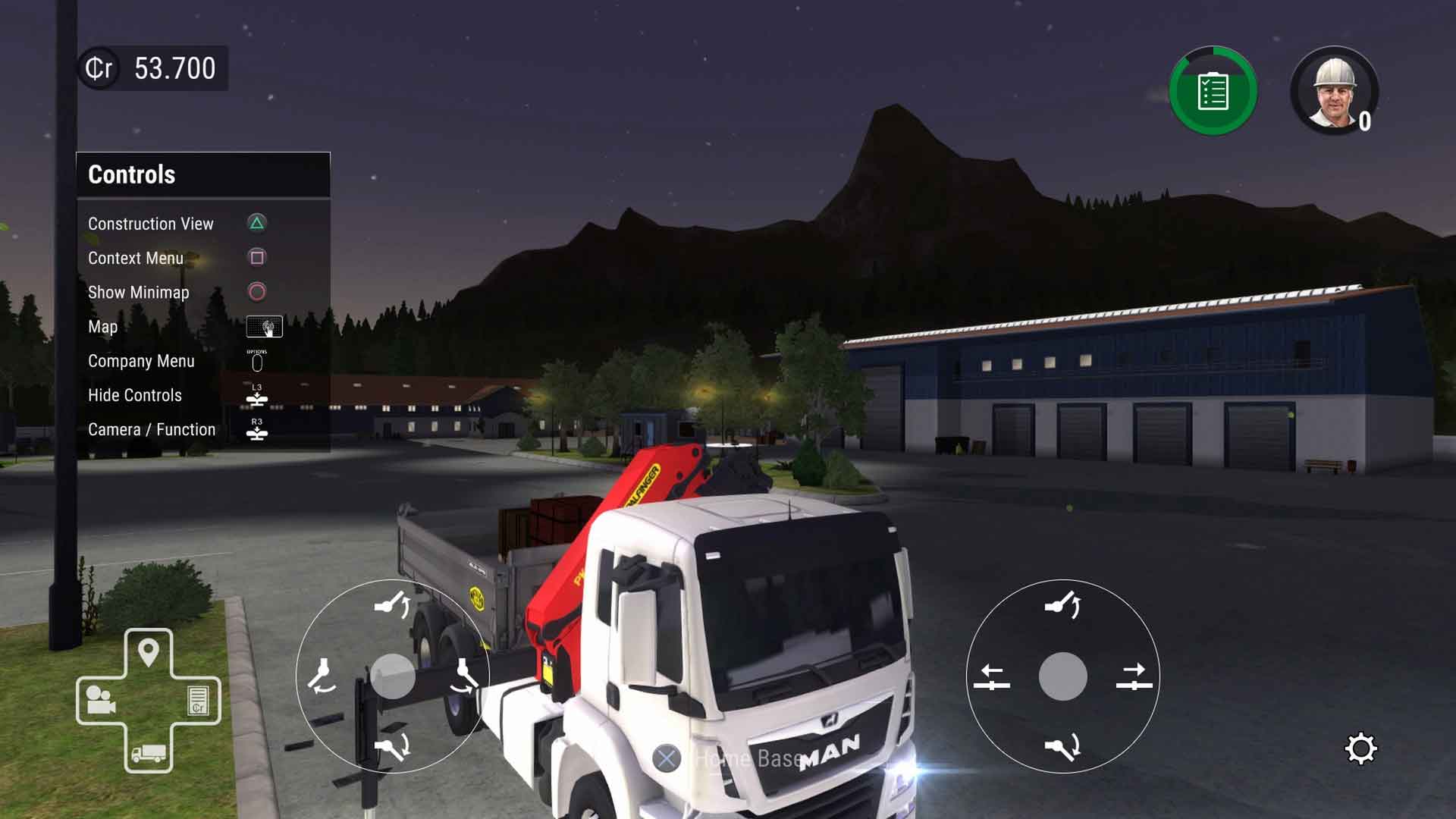Open the Company Menu entry
The height and width of the screenshot is (819, 1456).
pyautogui.click(x=141, y=361)
